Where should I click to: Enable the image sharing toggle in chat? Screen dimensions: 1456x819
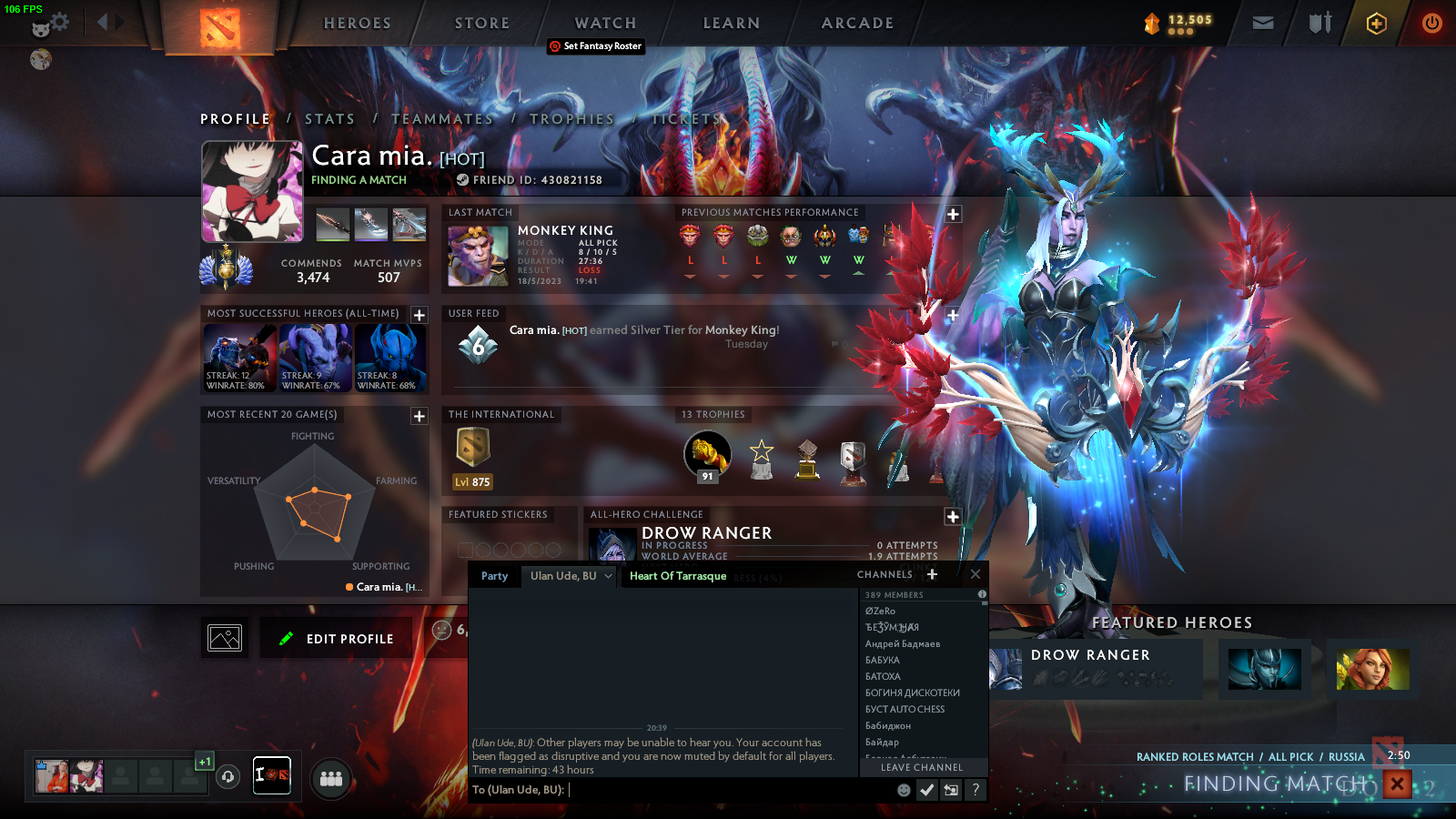coord(951,790)
